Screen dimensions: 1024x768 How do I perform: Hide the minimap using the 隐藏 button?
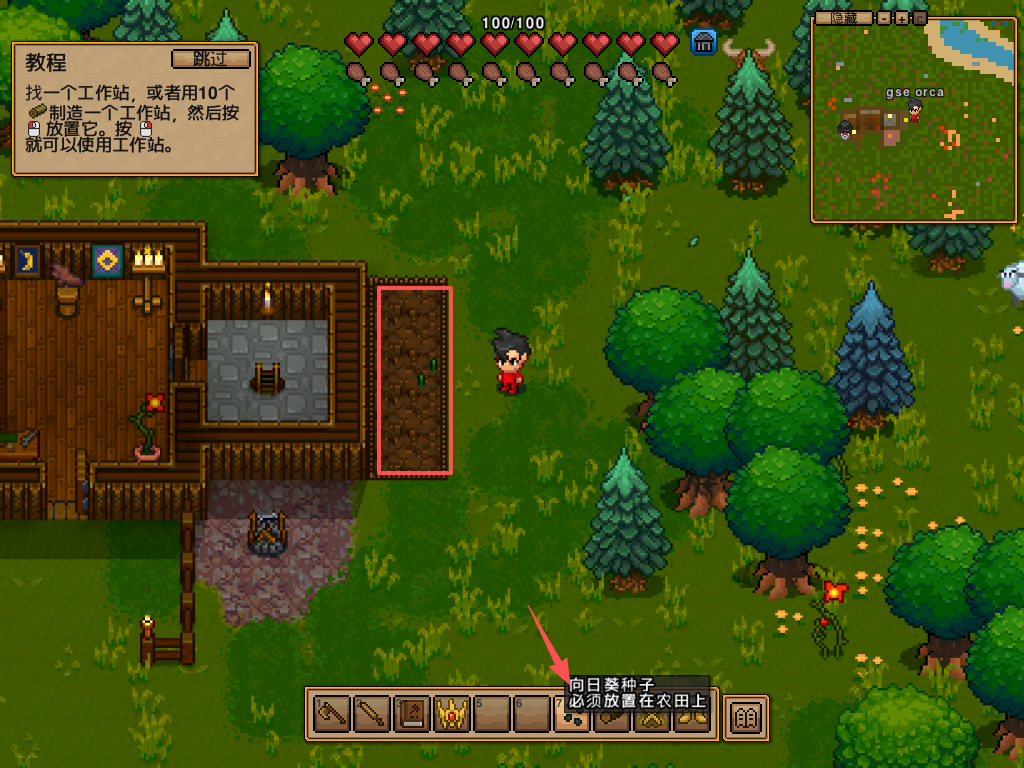[843, 18]
